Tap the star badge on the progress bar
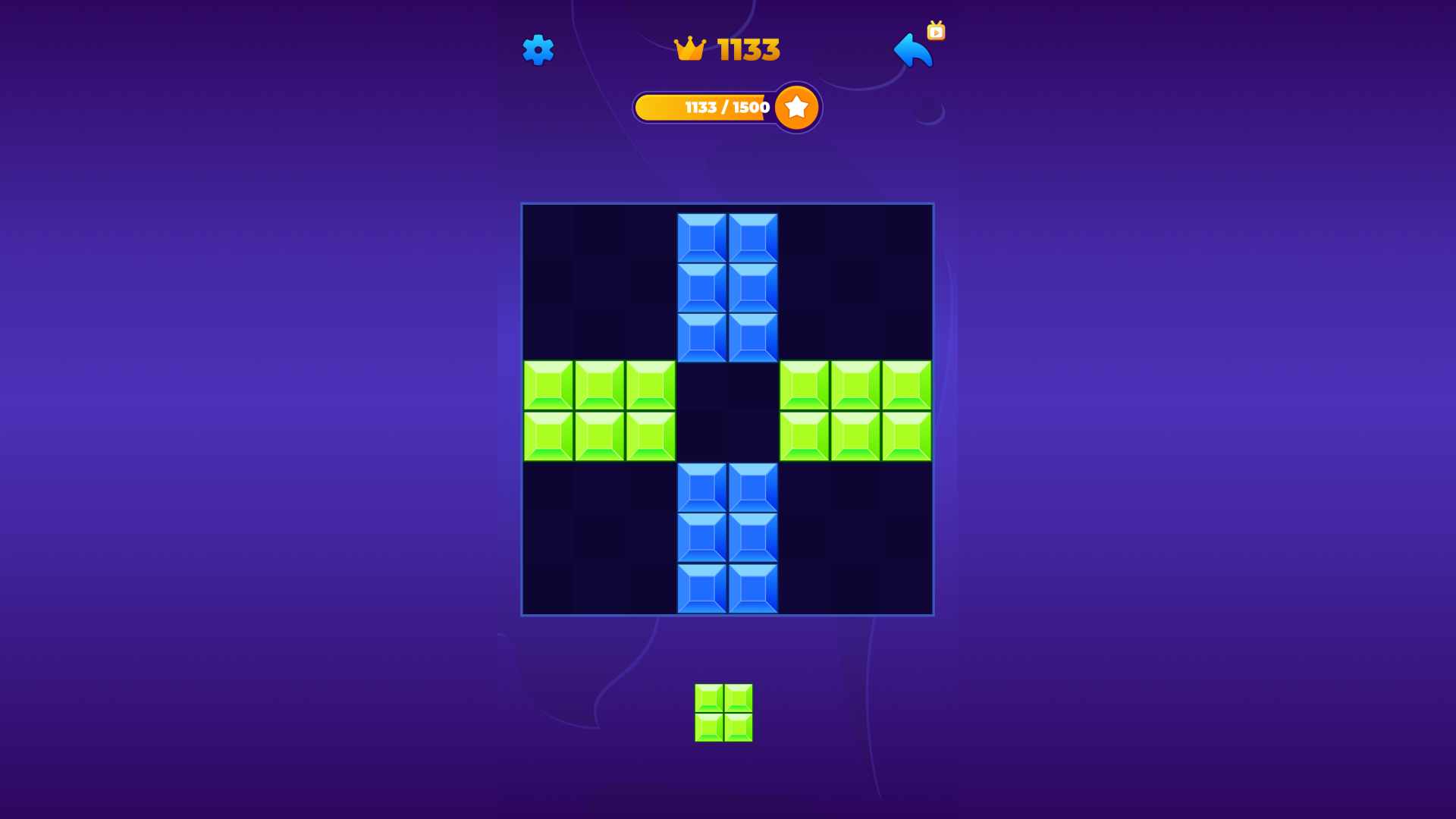The width and height of the screenshot is (1456, 819). [796, 107]
